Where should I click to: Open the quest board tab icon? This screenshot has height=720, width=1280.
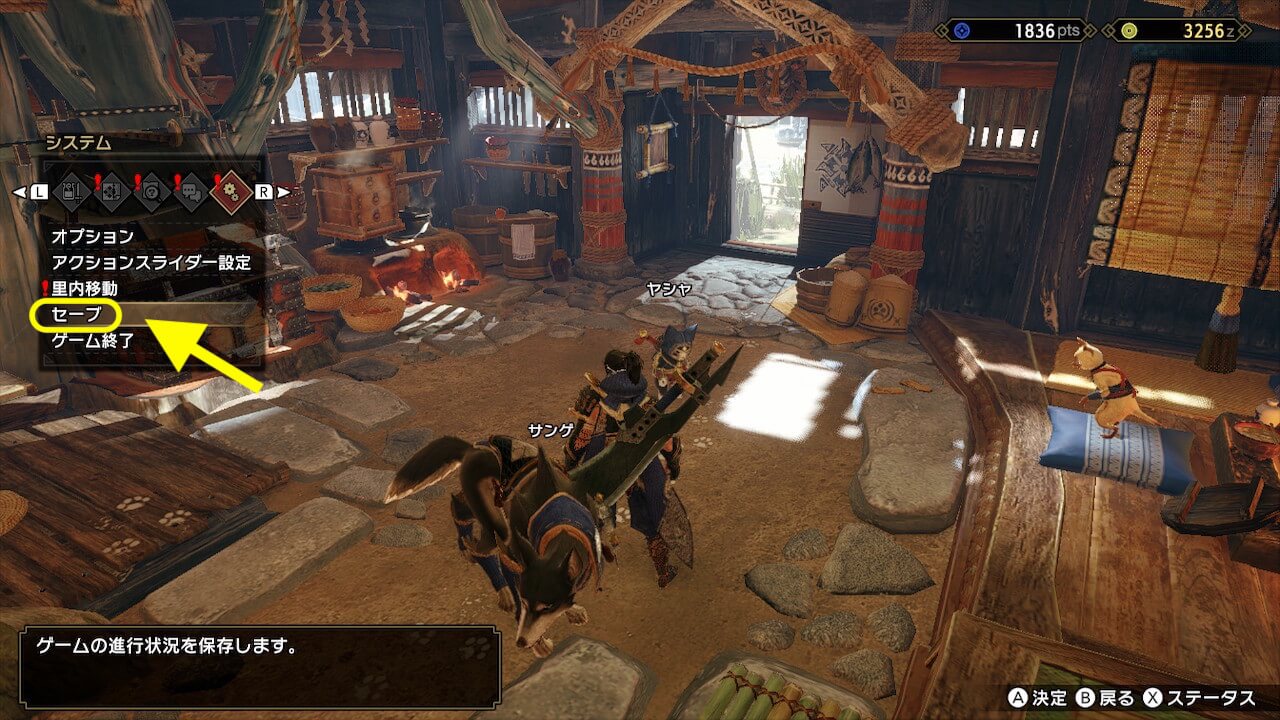pos(113,191)
